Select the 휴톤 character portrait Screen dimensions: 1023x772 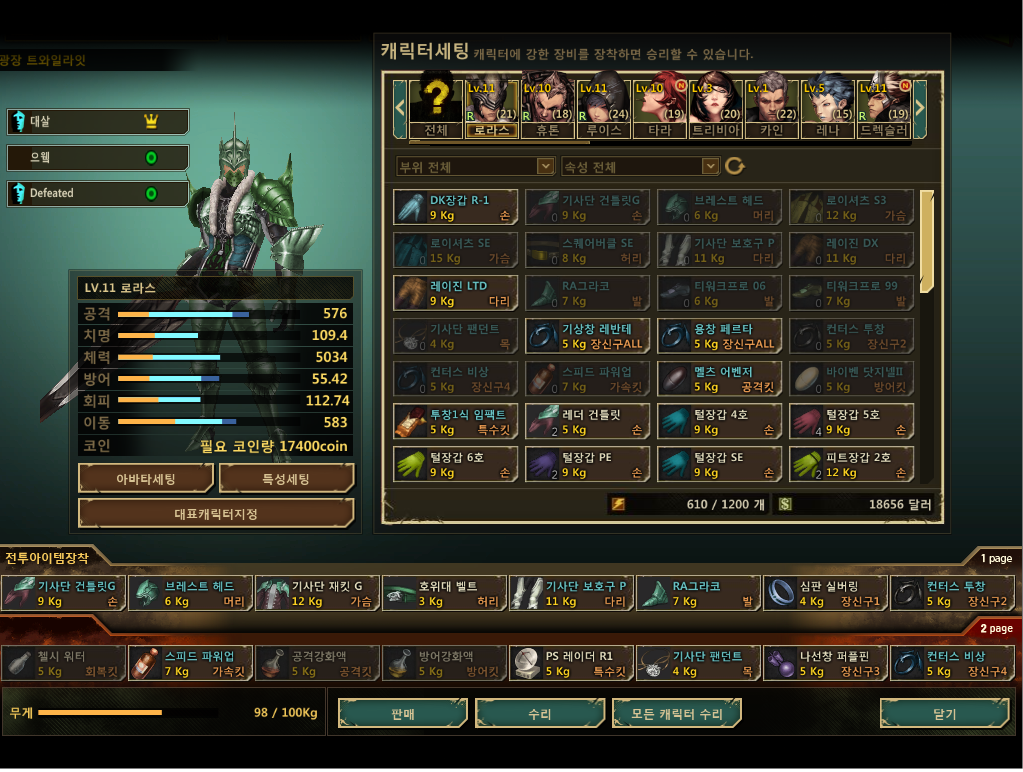point(547,103)
